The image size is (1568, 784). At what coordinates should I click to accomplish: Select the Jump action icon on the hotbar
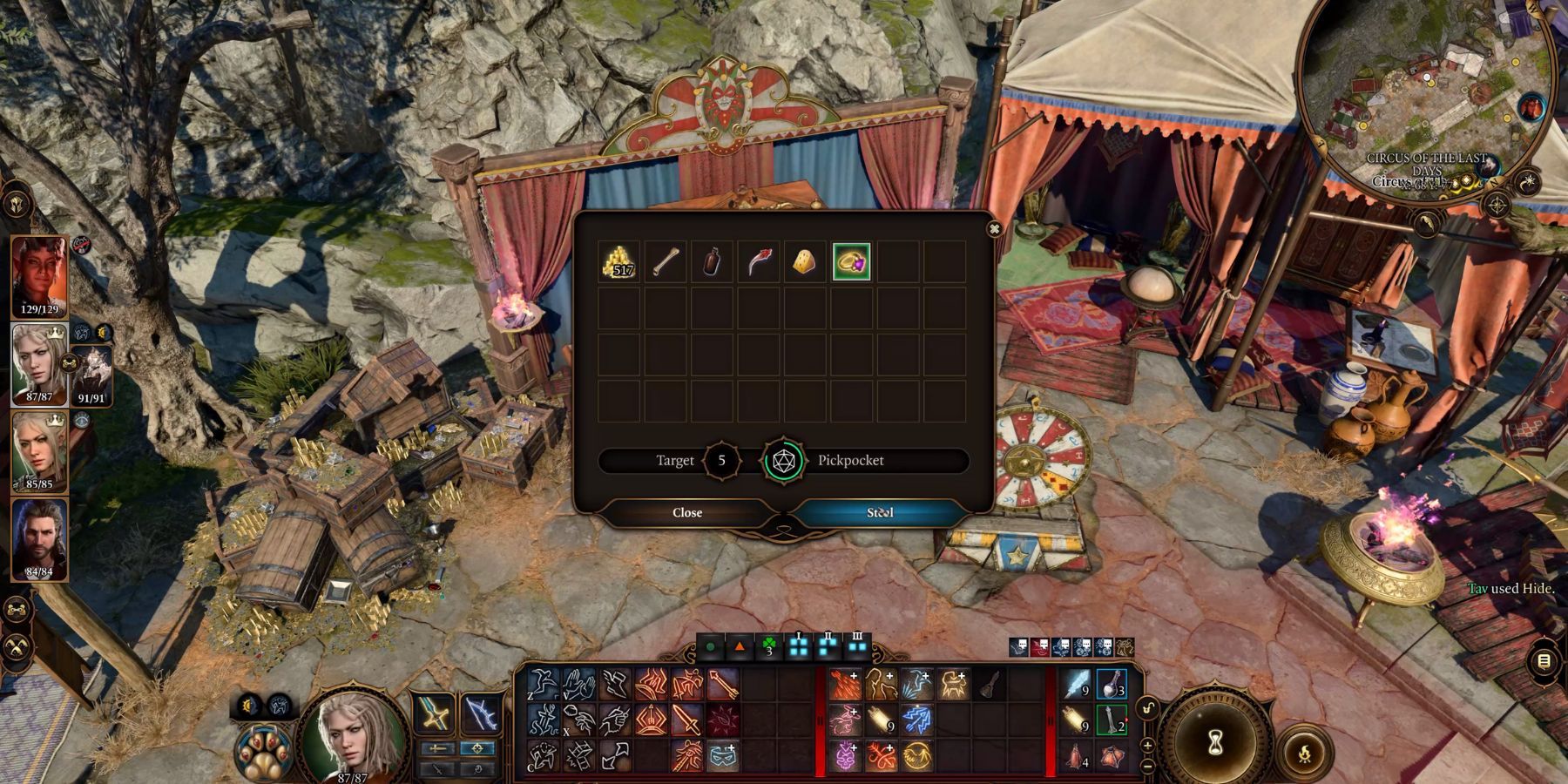[x=542, y=683]
